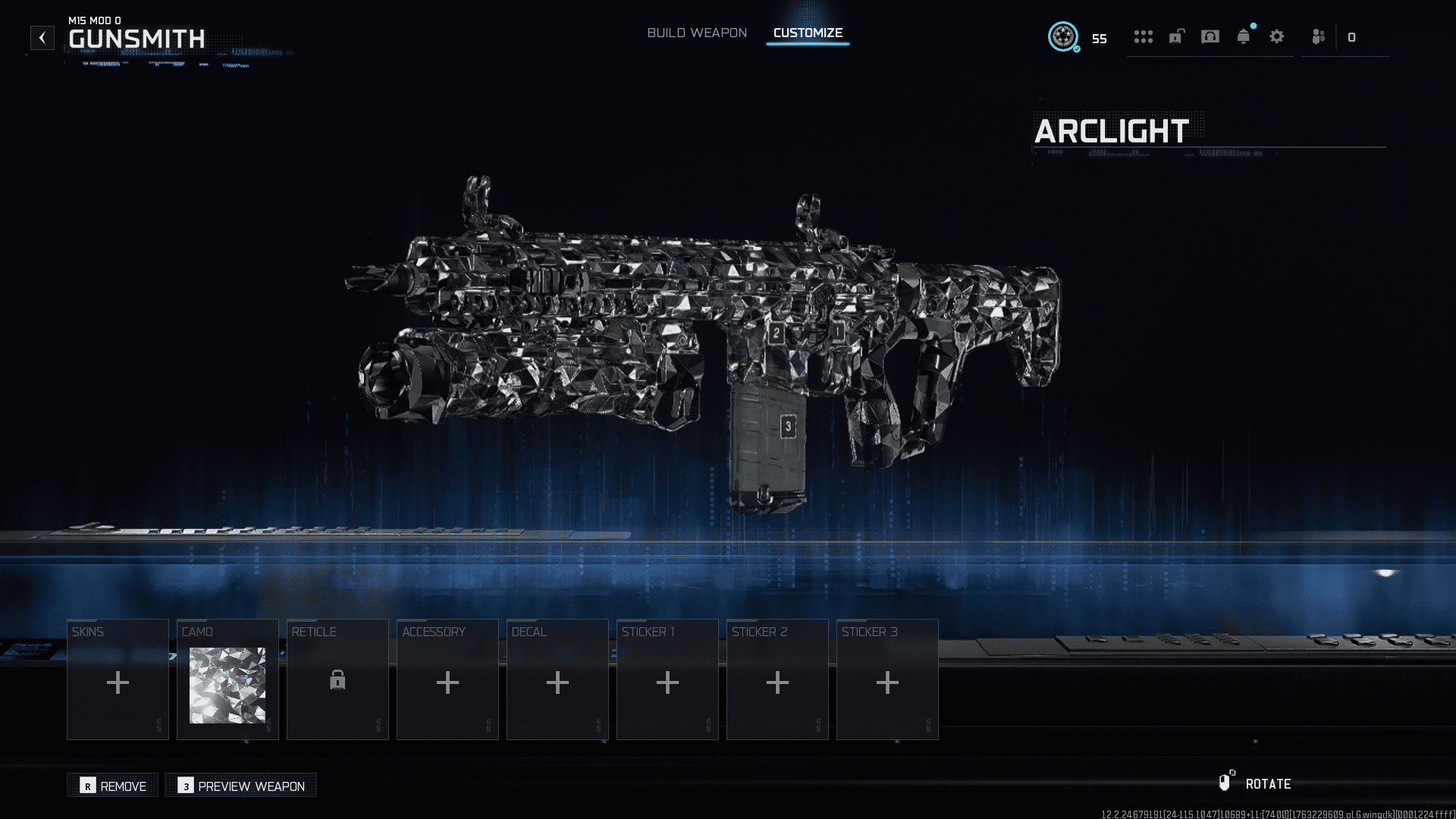Click the Decal slot plus sign
Viewport: 1456px width, 819px height.
pos(557,682)
